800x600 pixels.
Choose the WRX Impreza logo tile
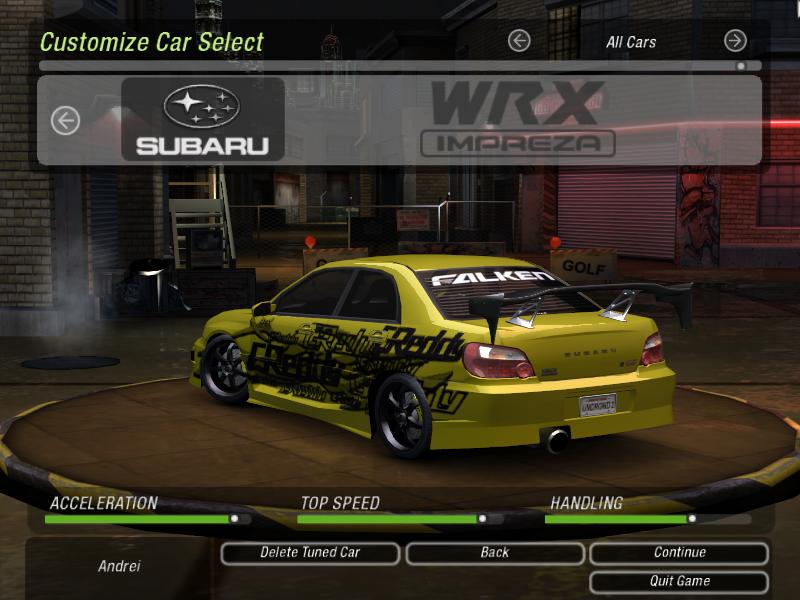(518, 120)
